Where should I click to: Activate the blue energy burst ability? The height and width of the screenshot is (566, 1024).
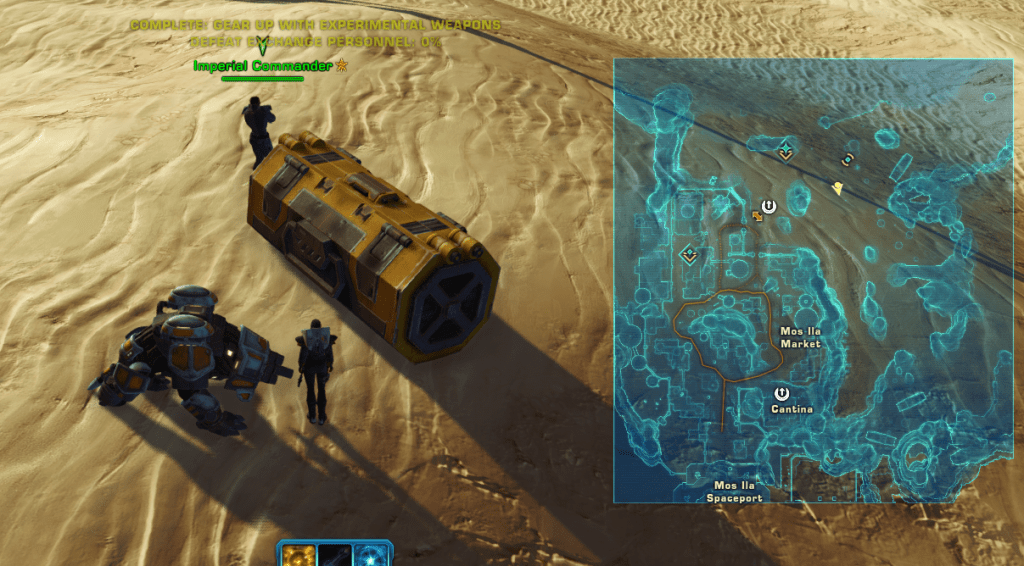click(372, 556)
